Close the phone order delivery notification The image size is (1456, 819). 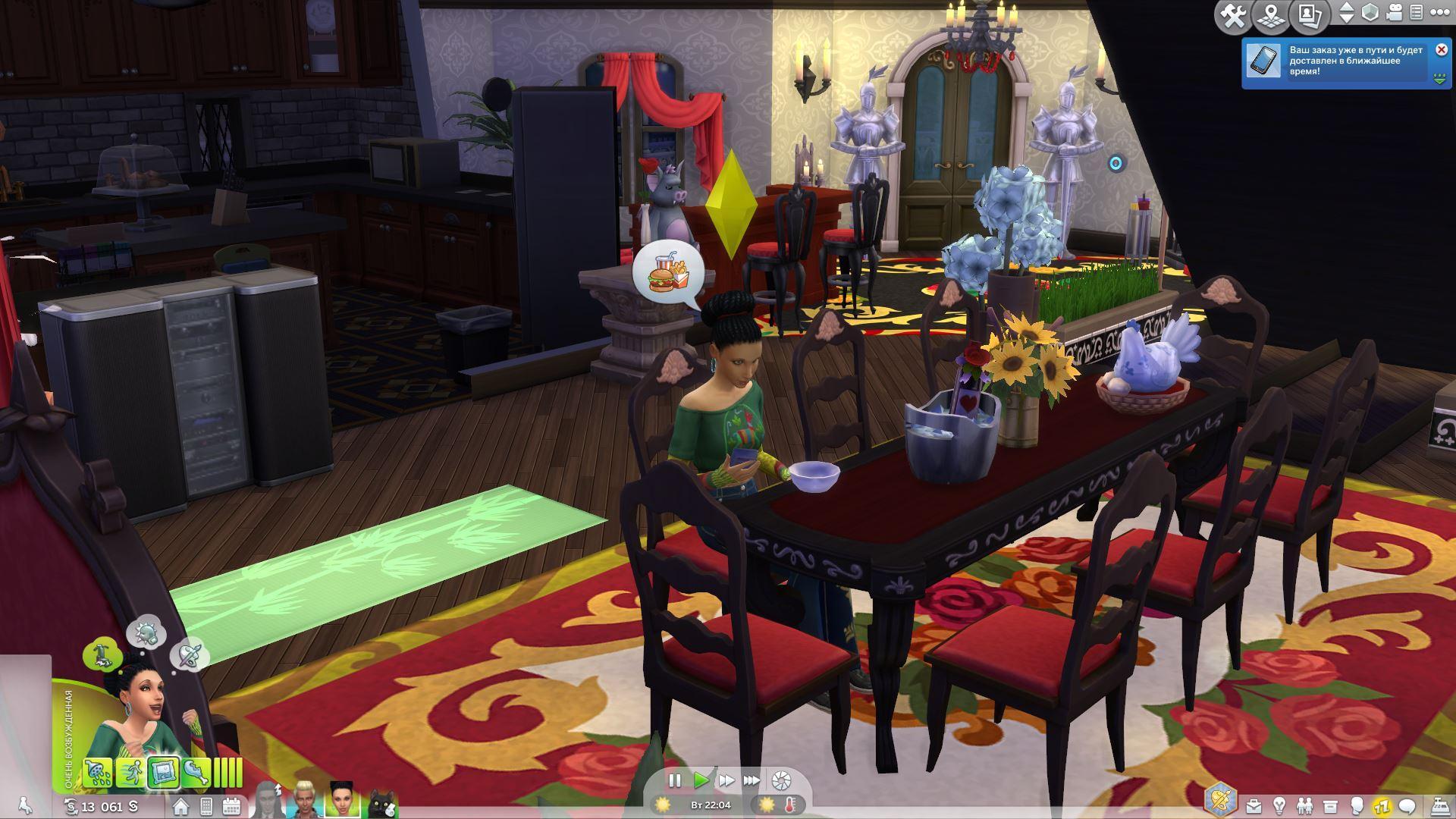click(1442, 50)
